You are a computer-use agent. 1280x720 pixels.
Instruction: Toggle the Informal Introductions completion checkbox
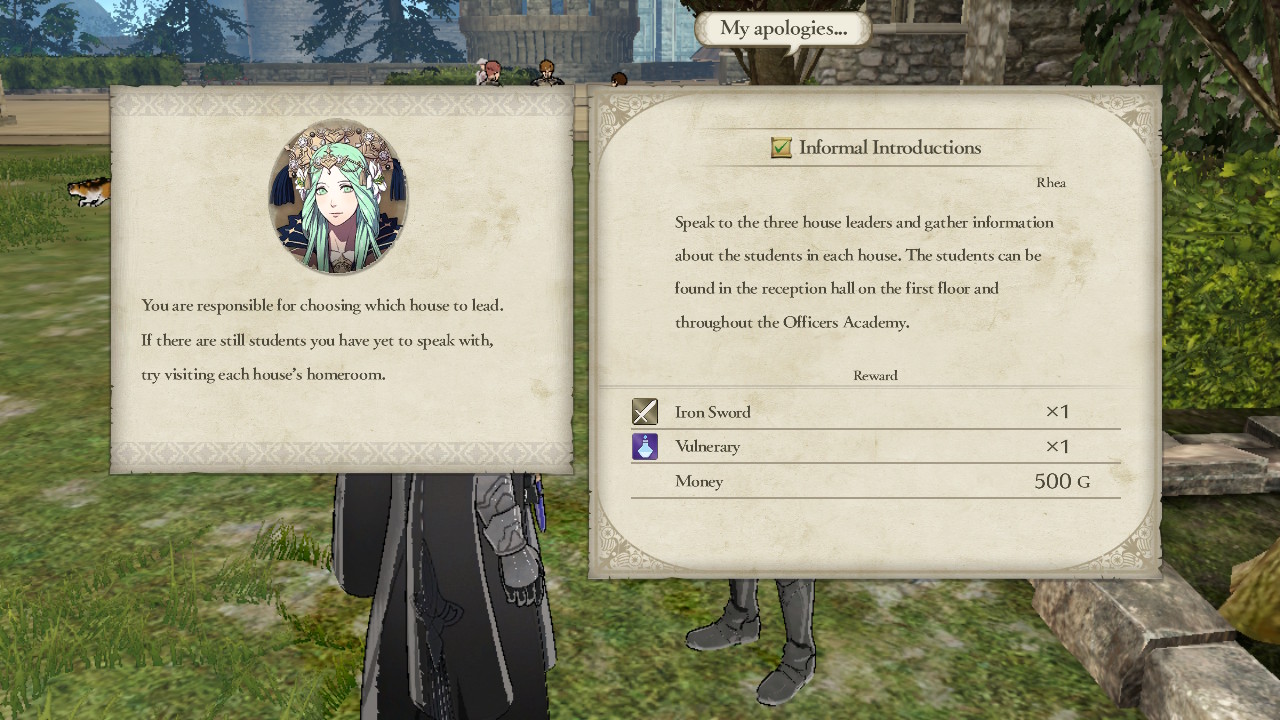tap(781, 147)
